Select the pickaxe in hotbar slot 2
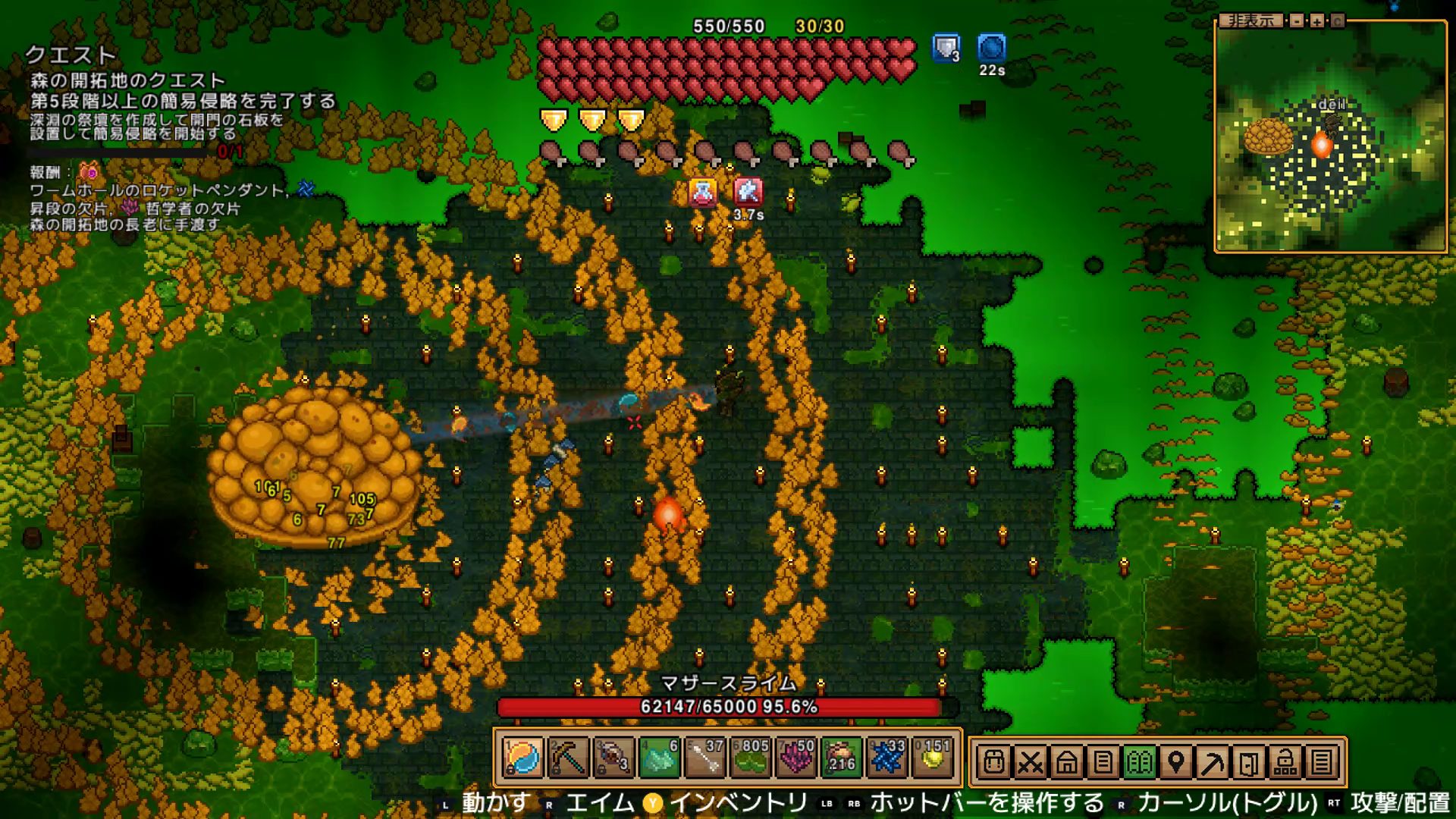The width and height of the screenshot is (1456, 819). click(x=568, y=758)
